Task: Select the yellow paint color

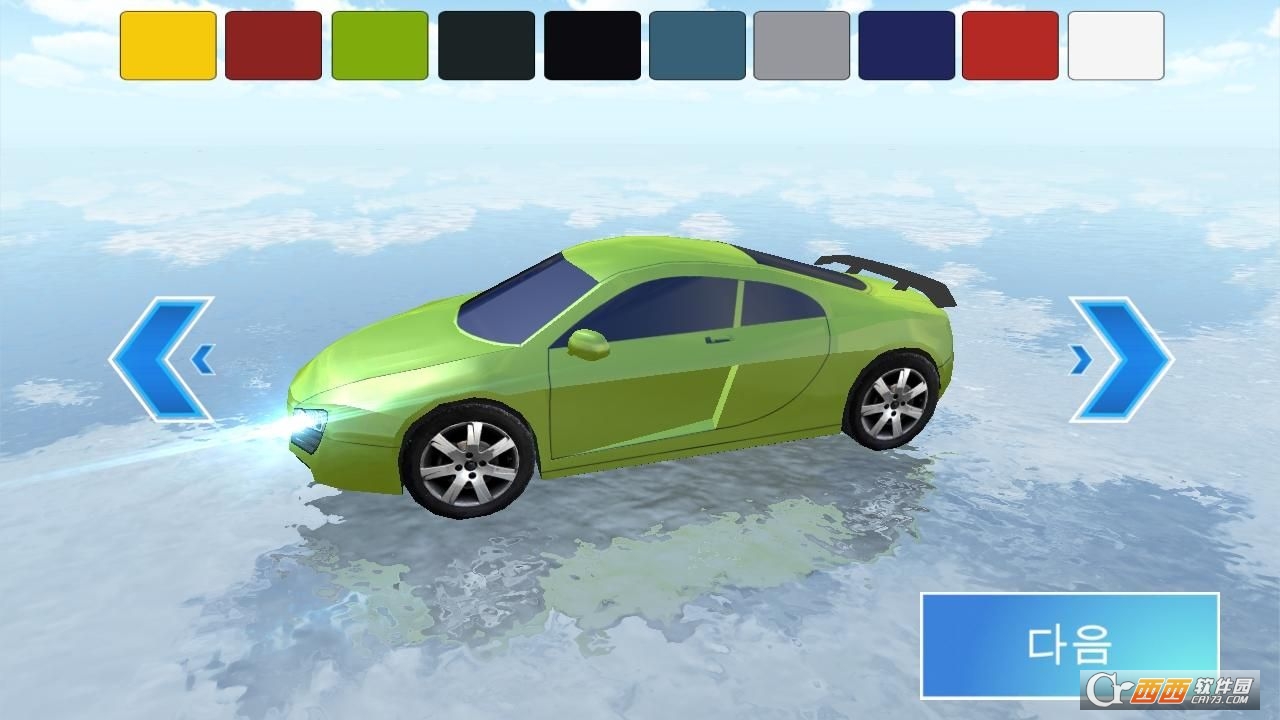Action: (170, 45)
